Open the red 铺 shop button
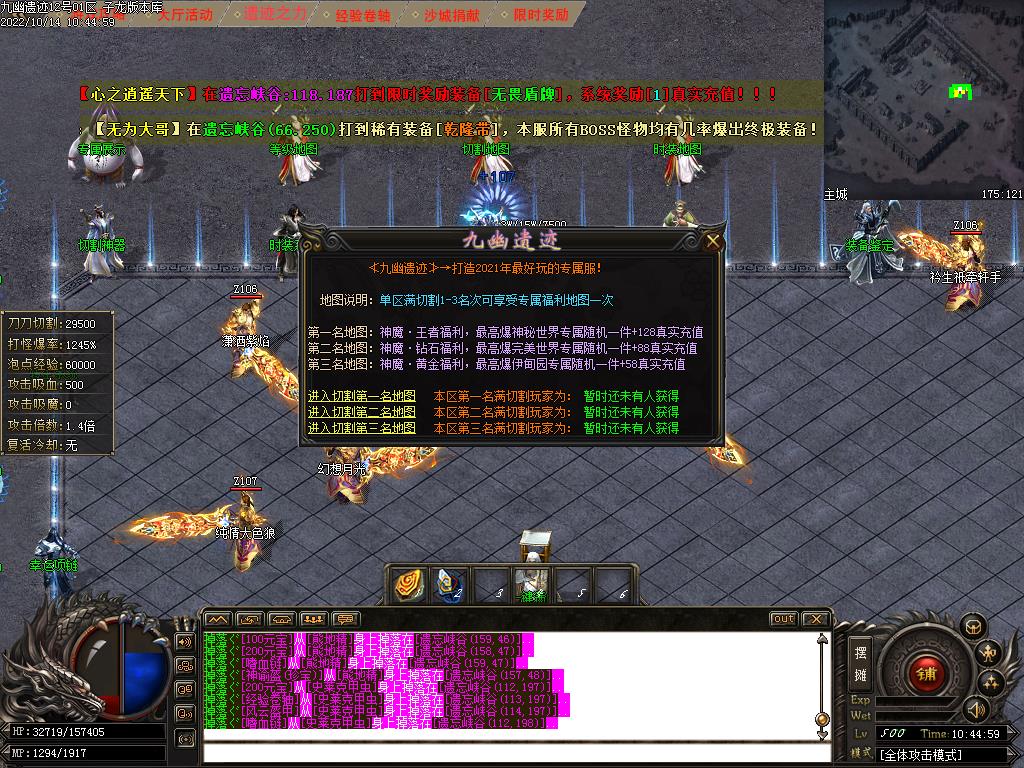Image resolution: width=1024 pixels, height=768 pixels. point(925,673)
